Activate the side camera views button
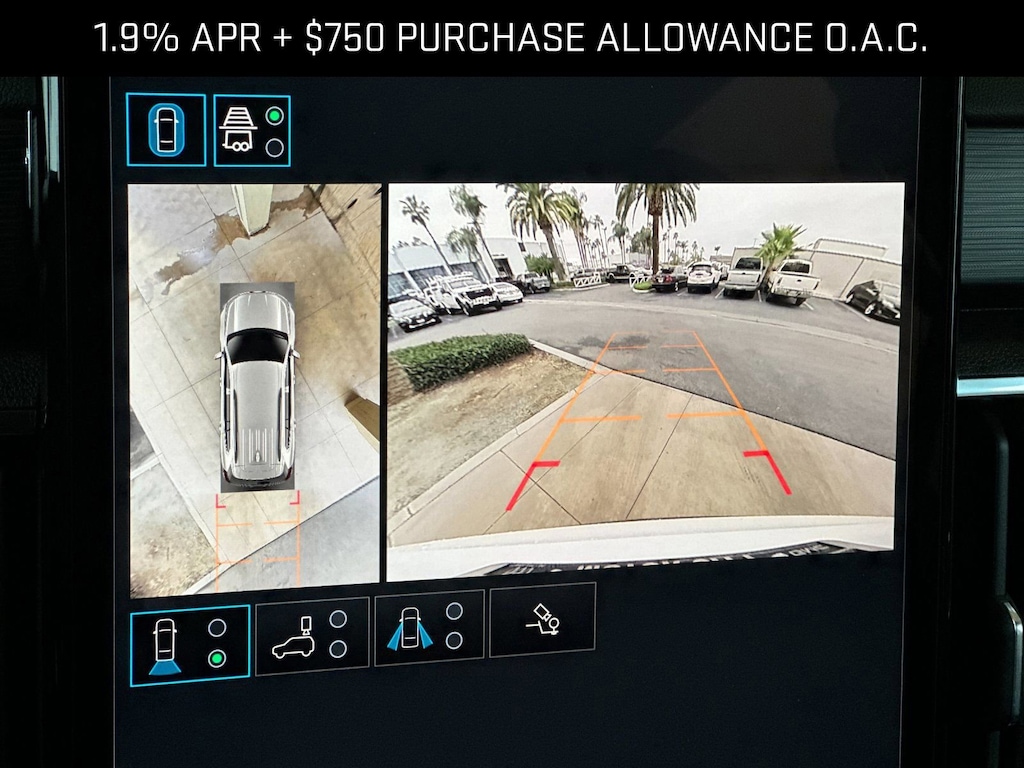1024x768 pixels. [429, 627]
